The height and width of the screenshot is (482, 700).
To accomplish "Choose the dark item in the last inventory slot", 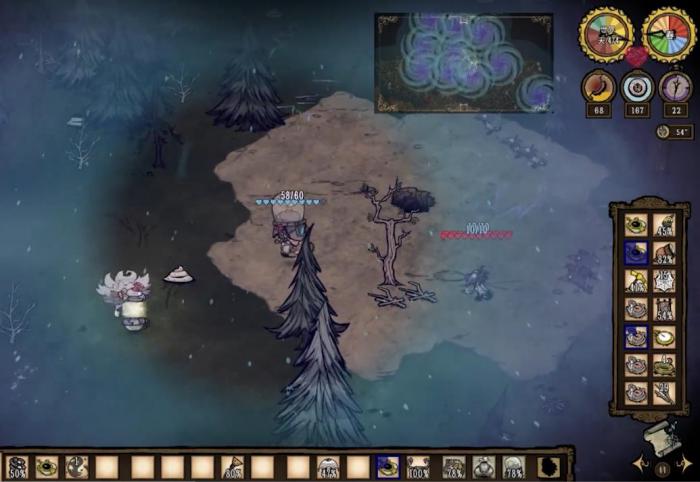I will point(548,467).
